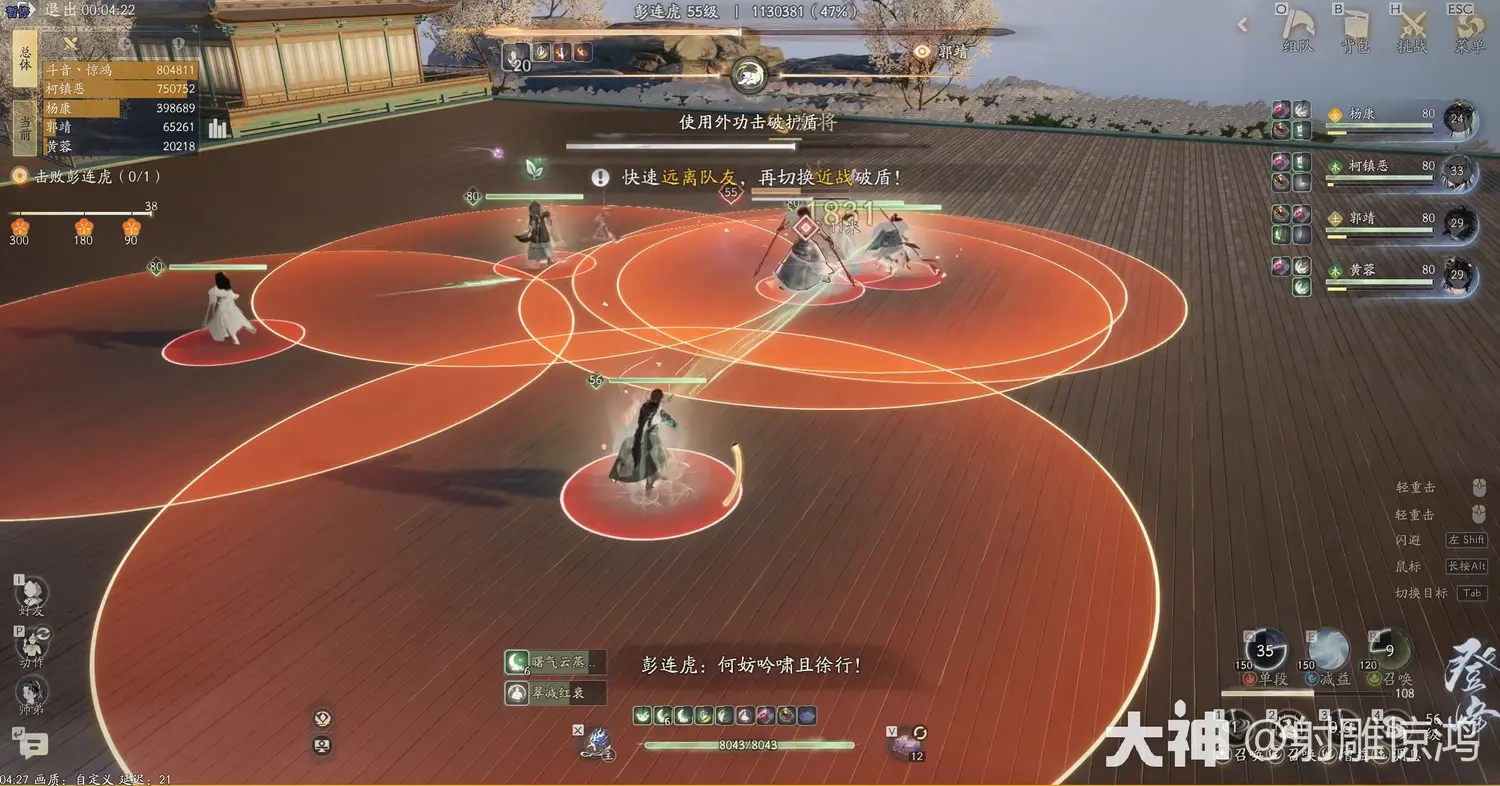This screenshot has width=1500, height=786.
Task: Activate the 减益 debuff skill
Action: tap(1328, 651)
